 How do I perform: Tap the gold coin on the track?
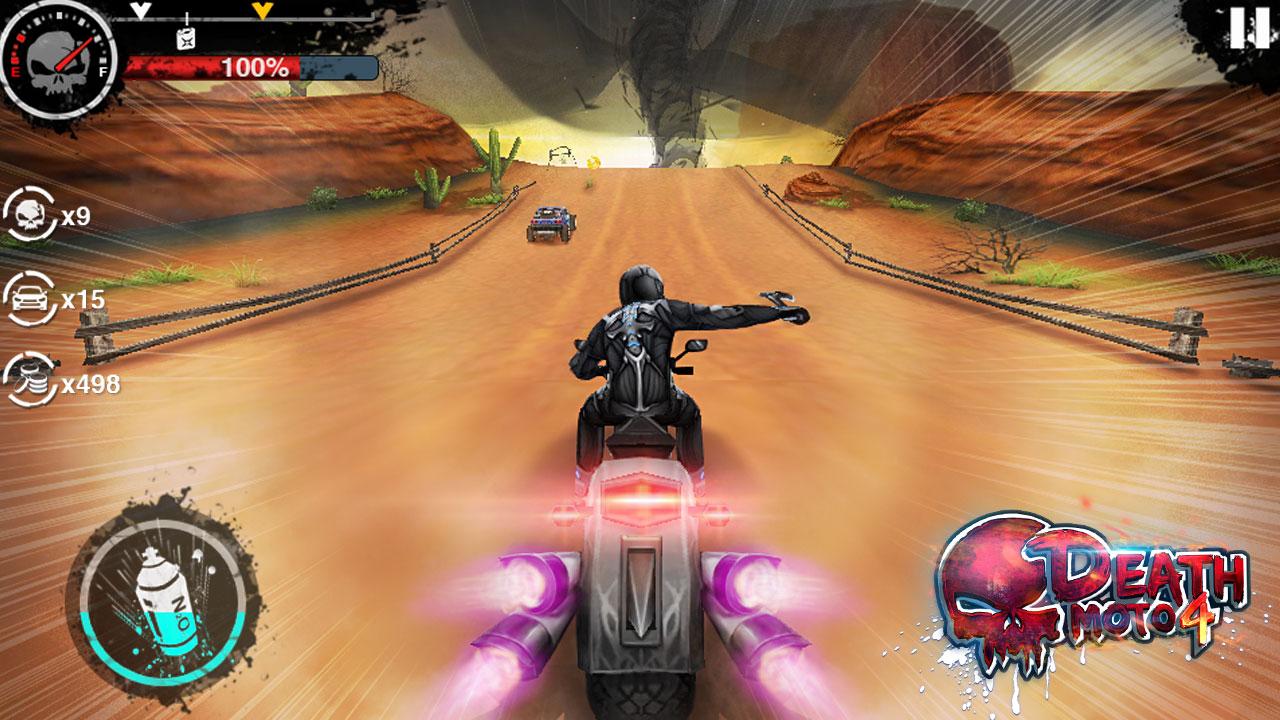pyautogui.click(x=593, y=162)
